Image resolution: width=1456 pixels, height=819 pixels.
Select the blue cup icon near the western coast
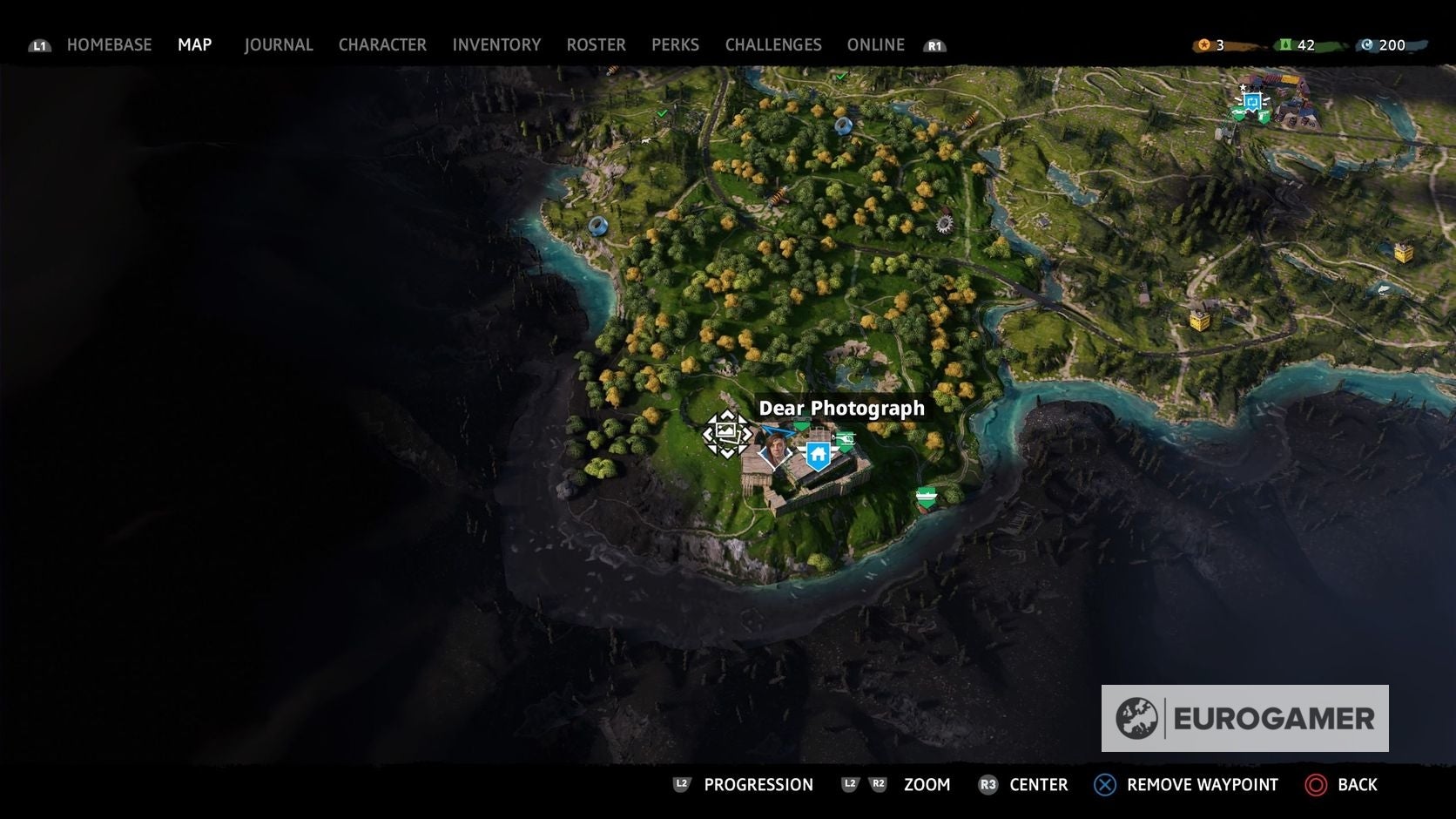(x=597, y=227)
